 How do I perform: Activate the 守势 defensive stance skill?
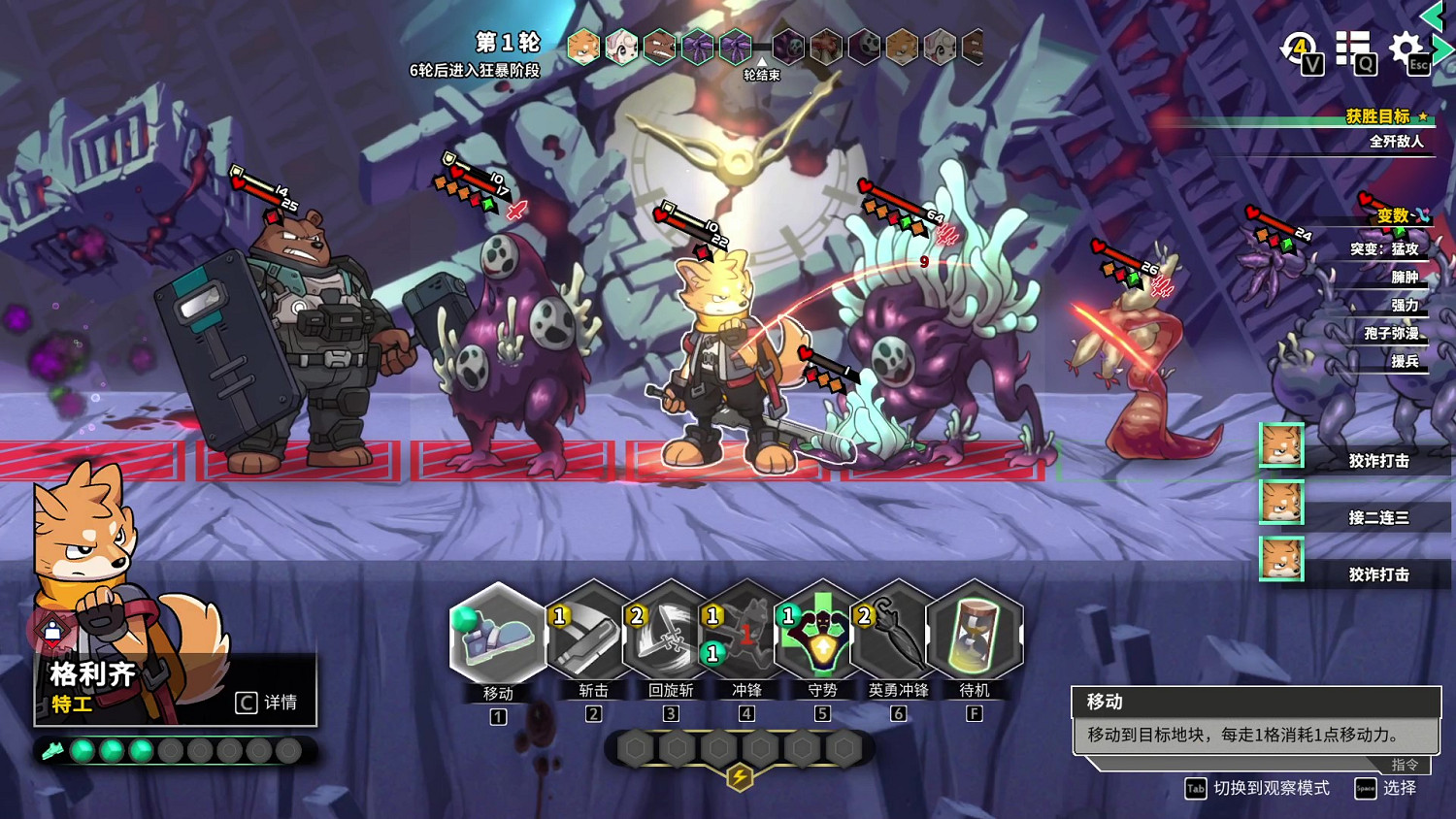(822, 636)
